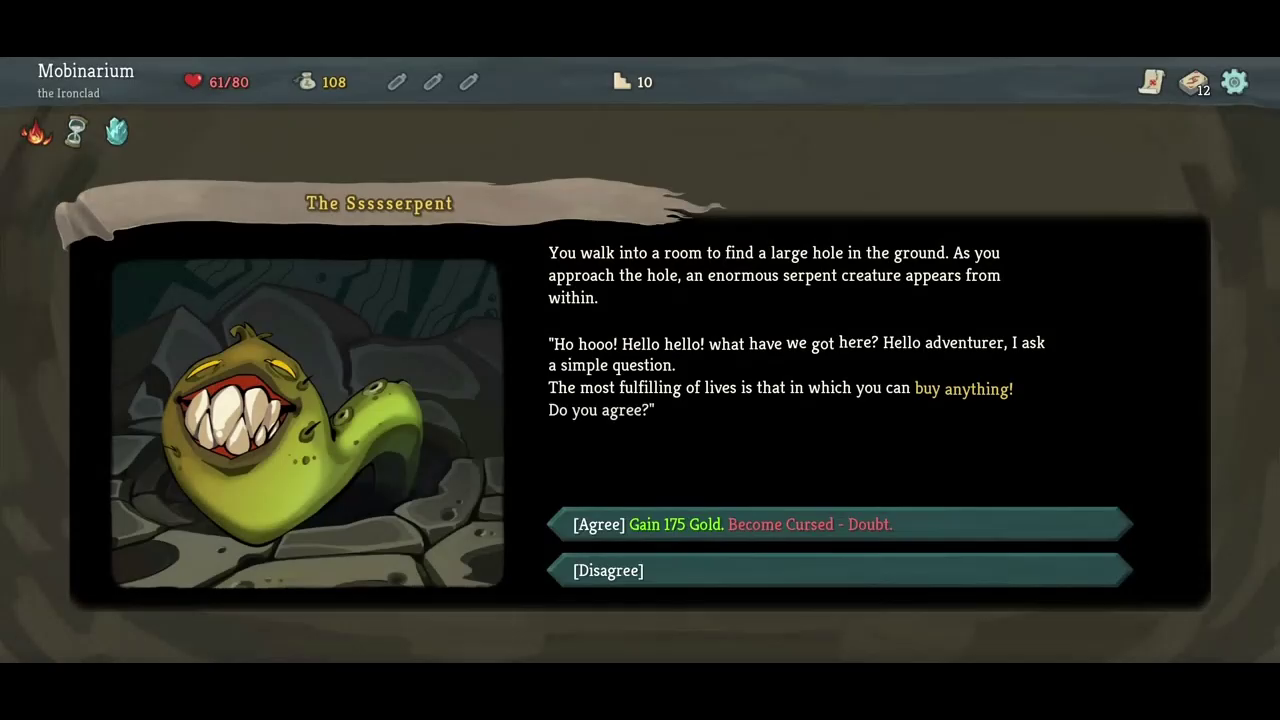
Task: Click the first empty potion slot
Action: pos(396,81)
